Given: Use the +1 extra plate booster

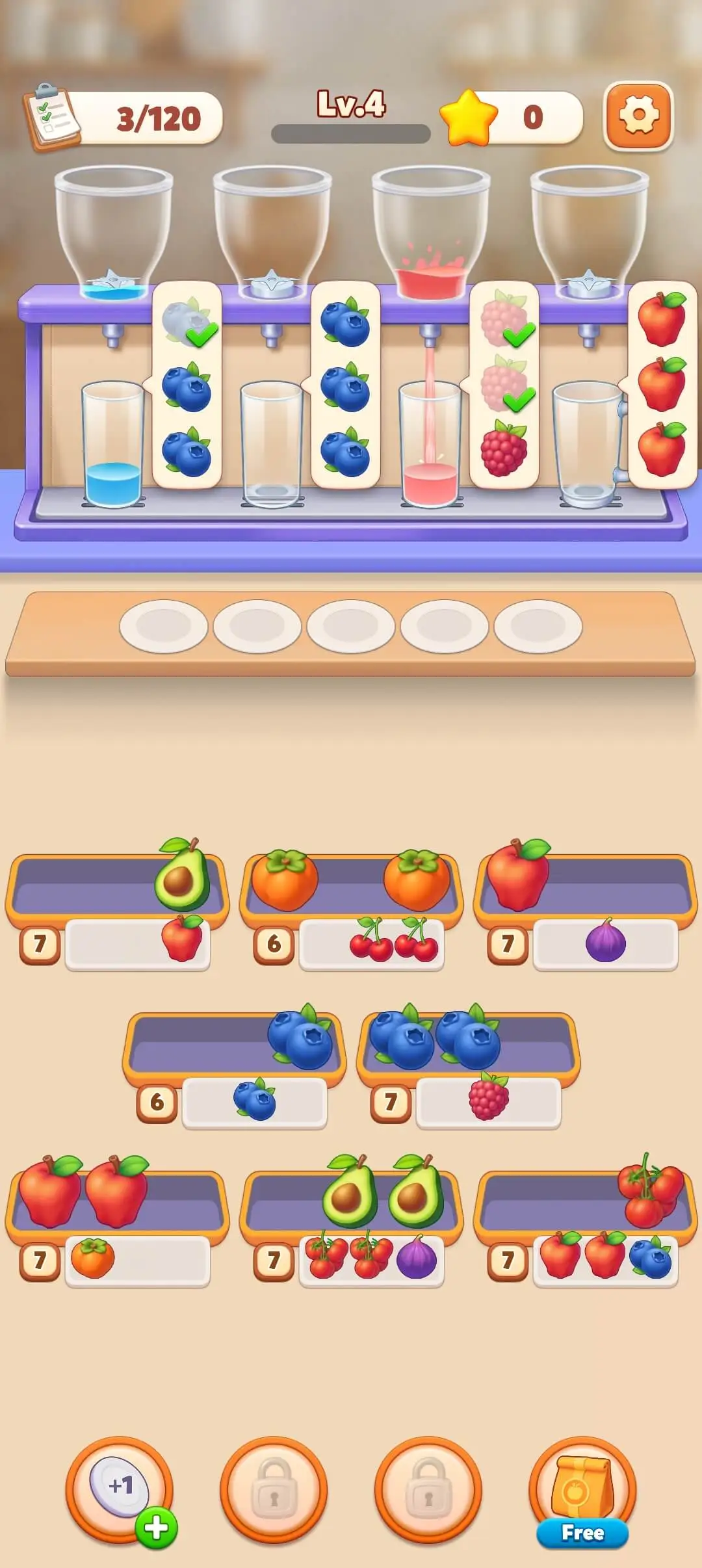Looking at the screenshot, I should coord(120,1489).
